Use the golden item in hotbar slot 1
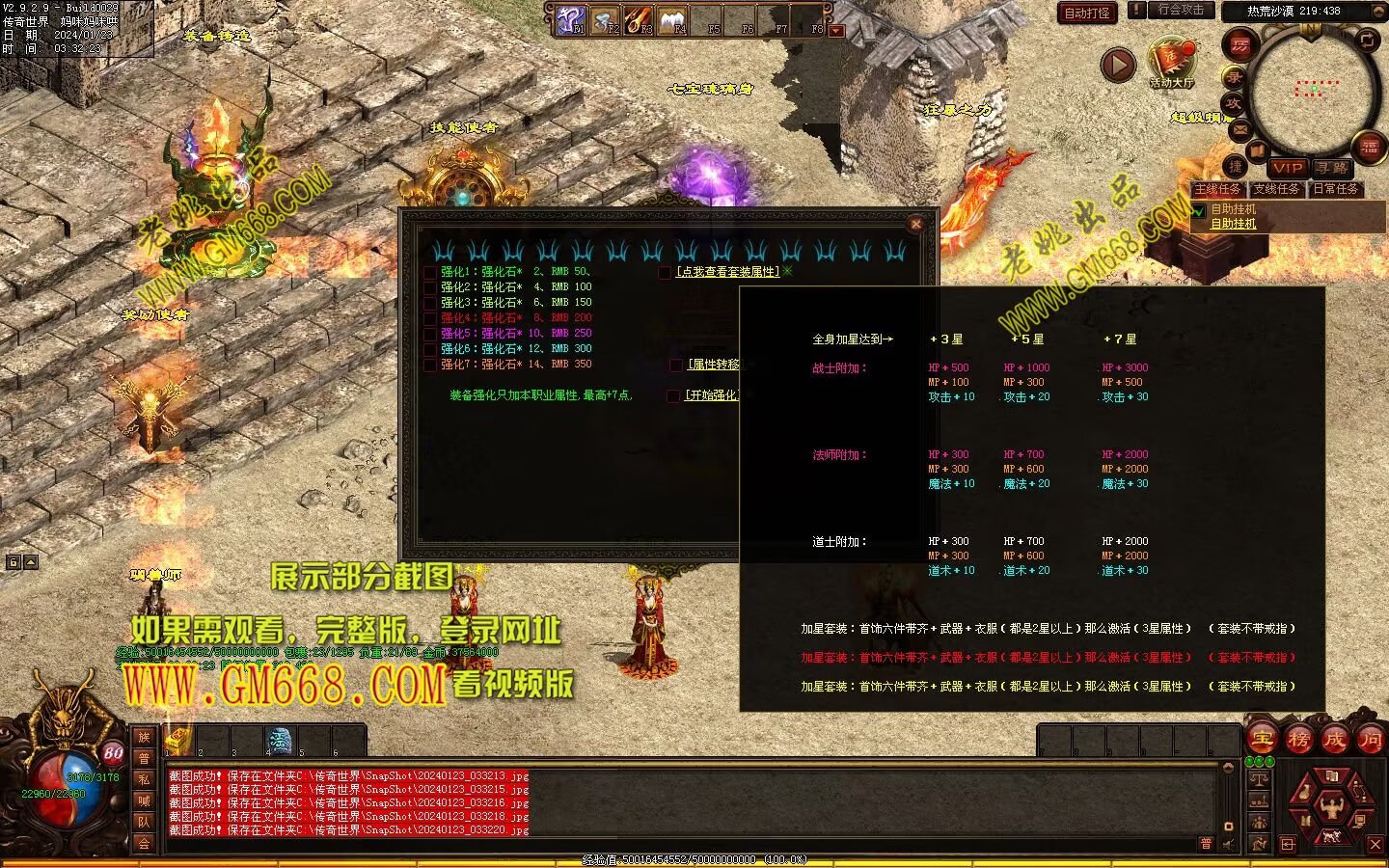Screen dimensions: 1389x868 pyautogui.click(x=178, y=741)
